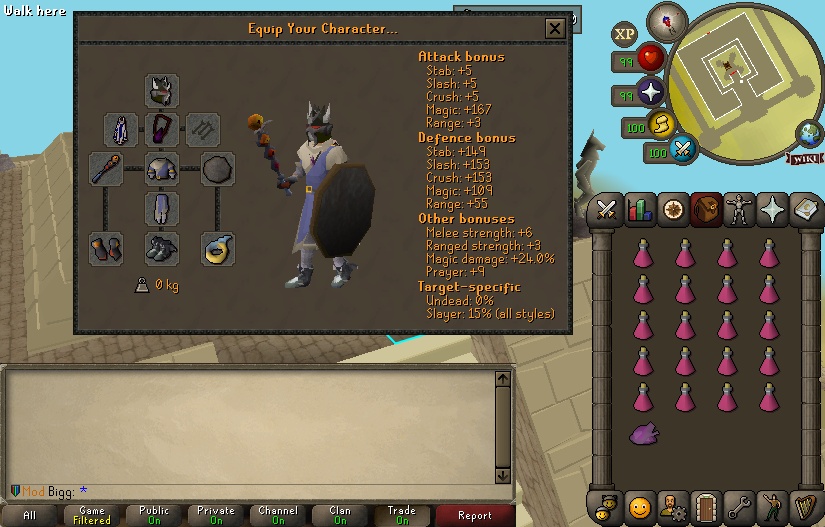The height and width of the screenshot is (527, 825).
Task: Select the equipped helmet slot
Action: coord(162,90)
